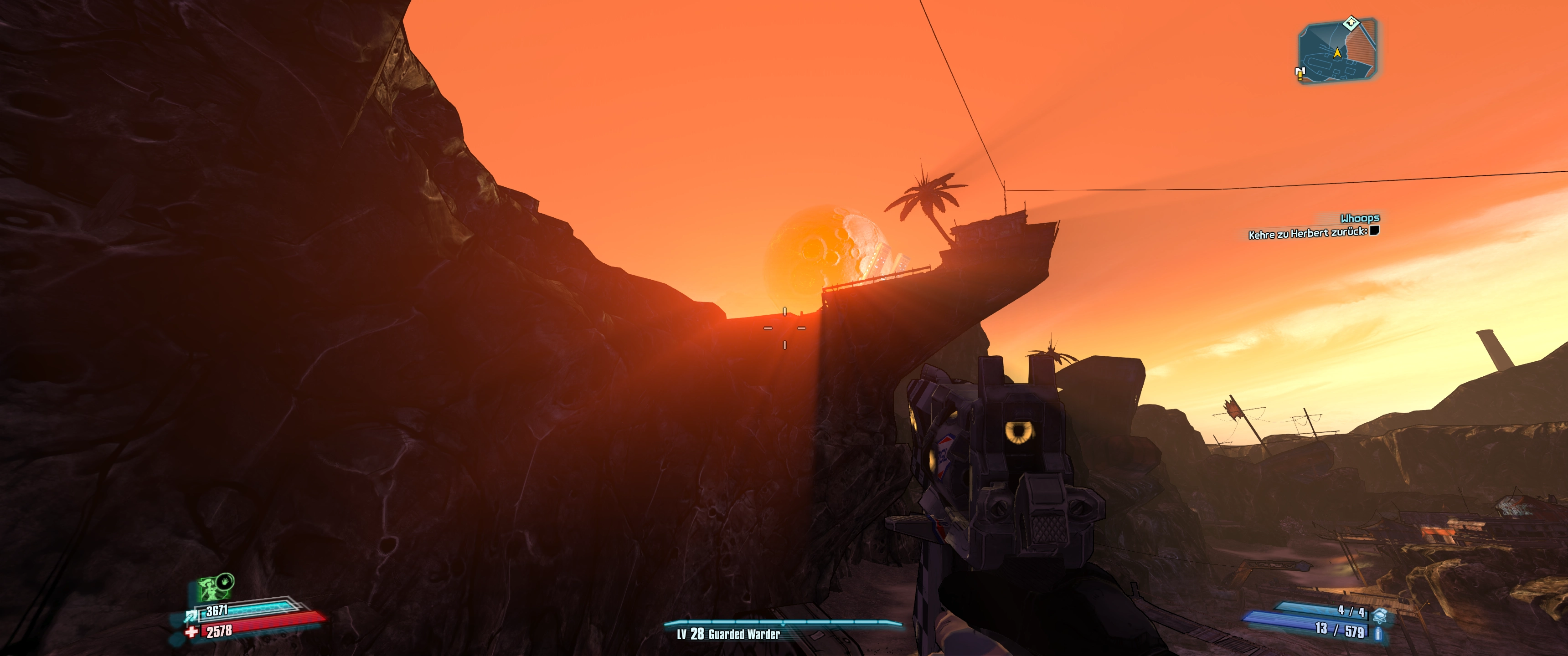Click the diamond waypoint marker on the minimap
This screenshot has height=656, width=1568.
pos(1351,23)
